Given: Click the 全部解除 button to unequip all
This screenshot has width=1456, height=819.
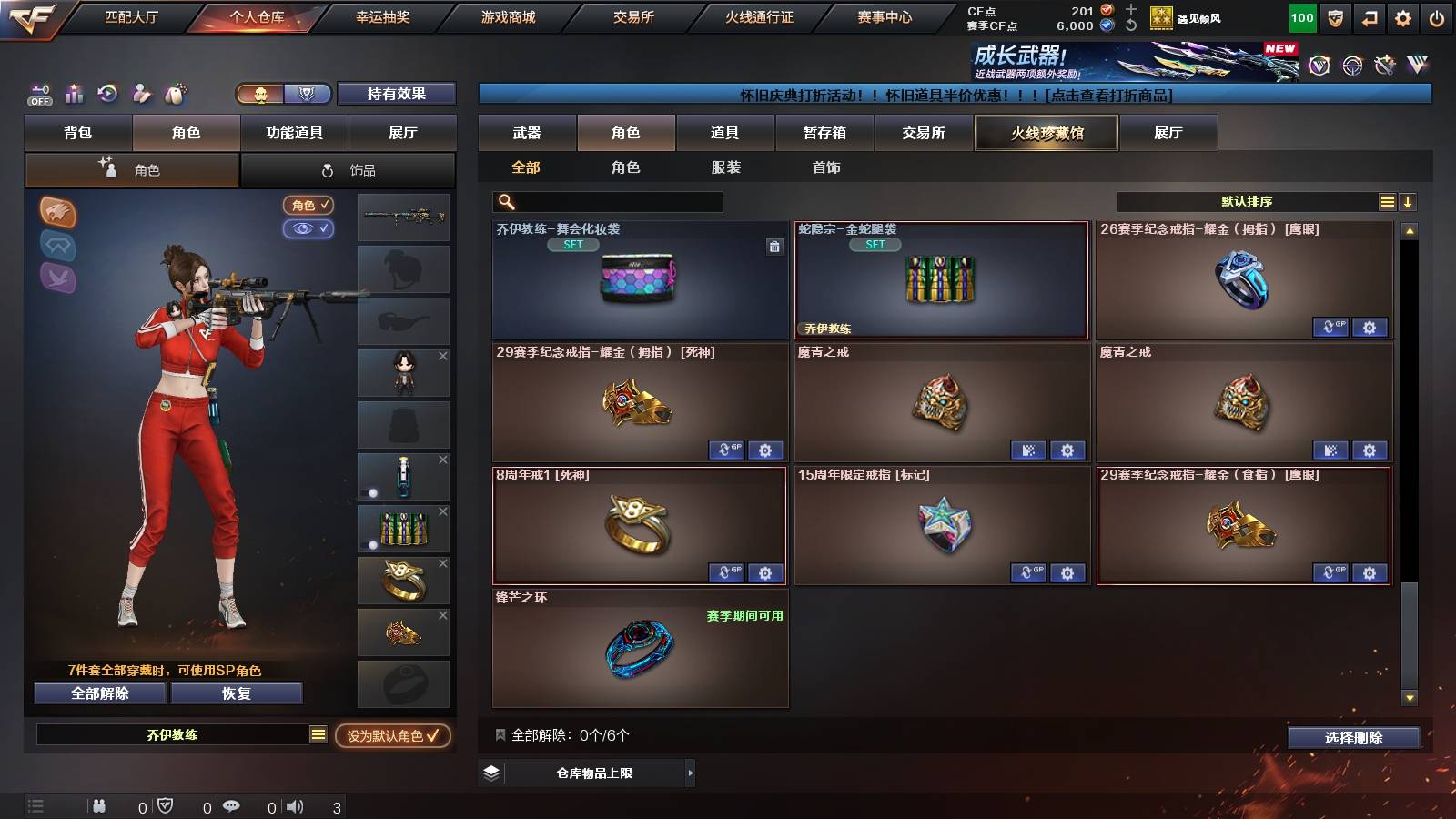Looking at the screenshot, I should point(99,693).
